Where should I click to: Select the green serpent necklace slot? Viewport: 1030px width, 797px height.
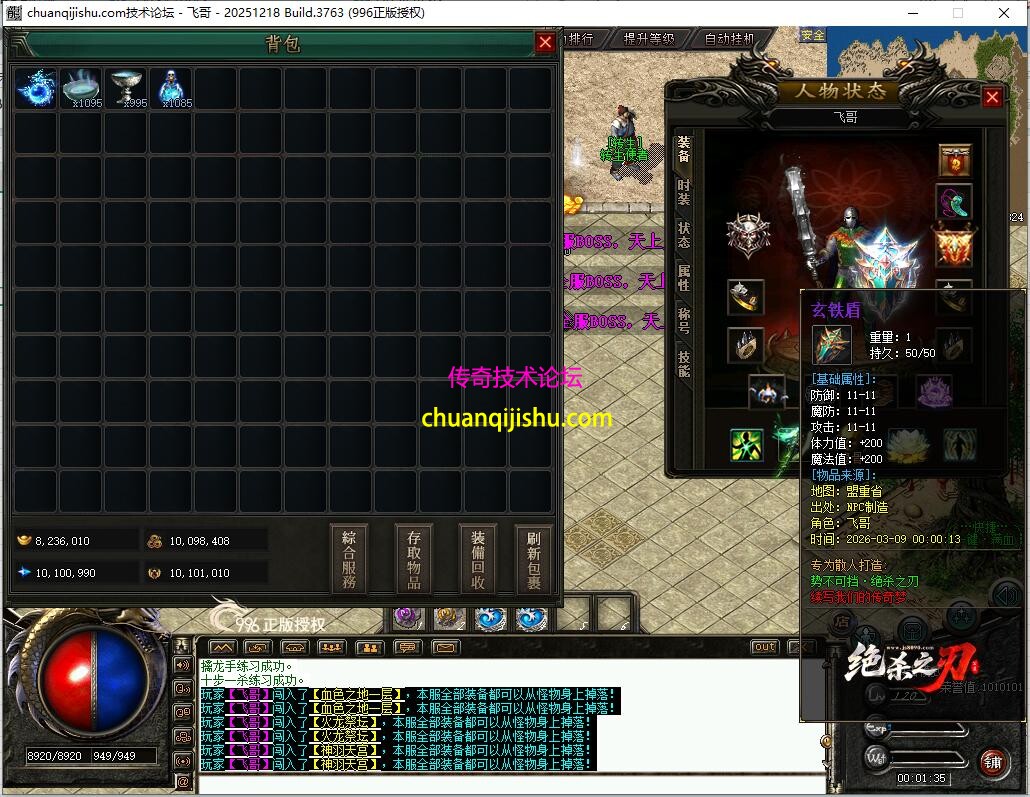[954, 202]
